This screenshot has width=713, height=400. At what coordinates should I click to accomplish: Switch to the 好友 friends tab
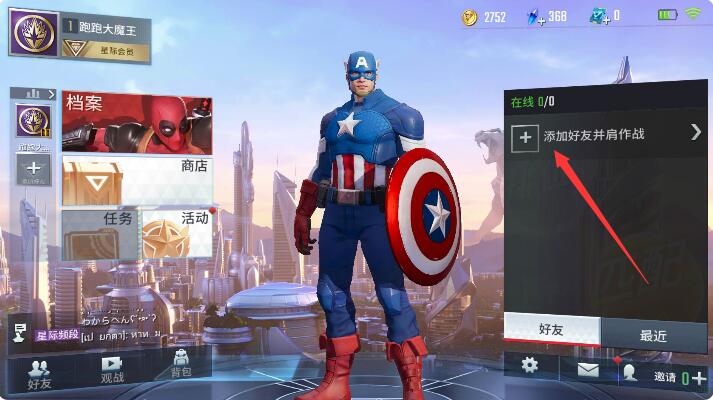552,330
